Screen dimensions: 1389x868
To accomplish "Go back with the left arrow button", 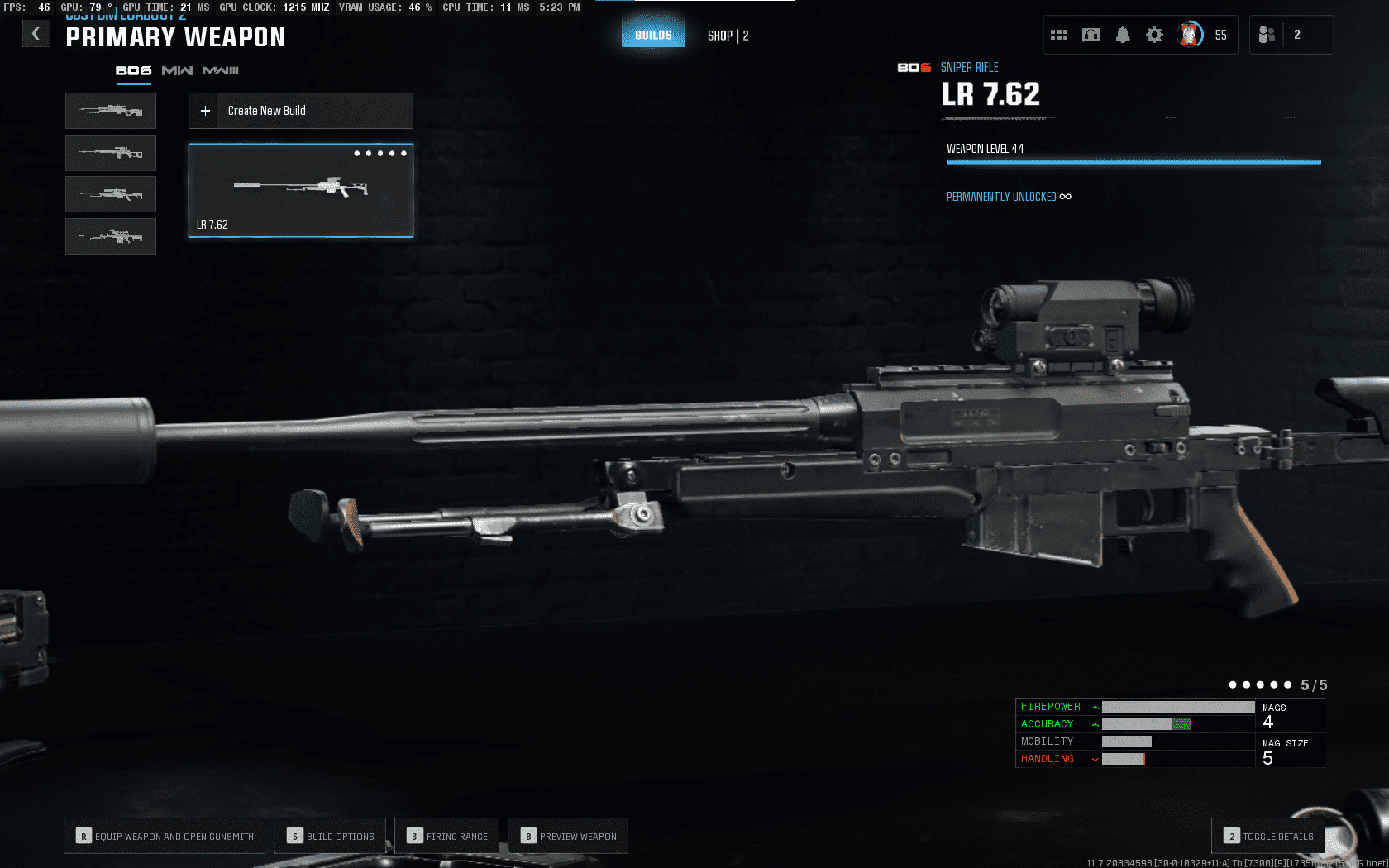I will click(x=36, y=34).
